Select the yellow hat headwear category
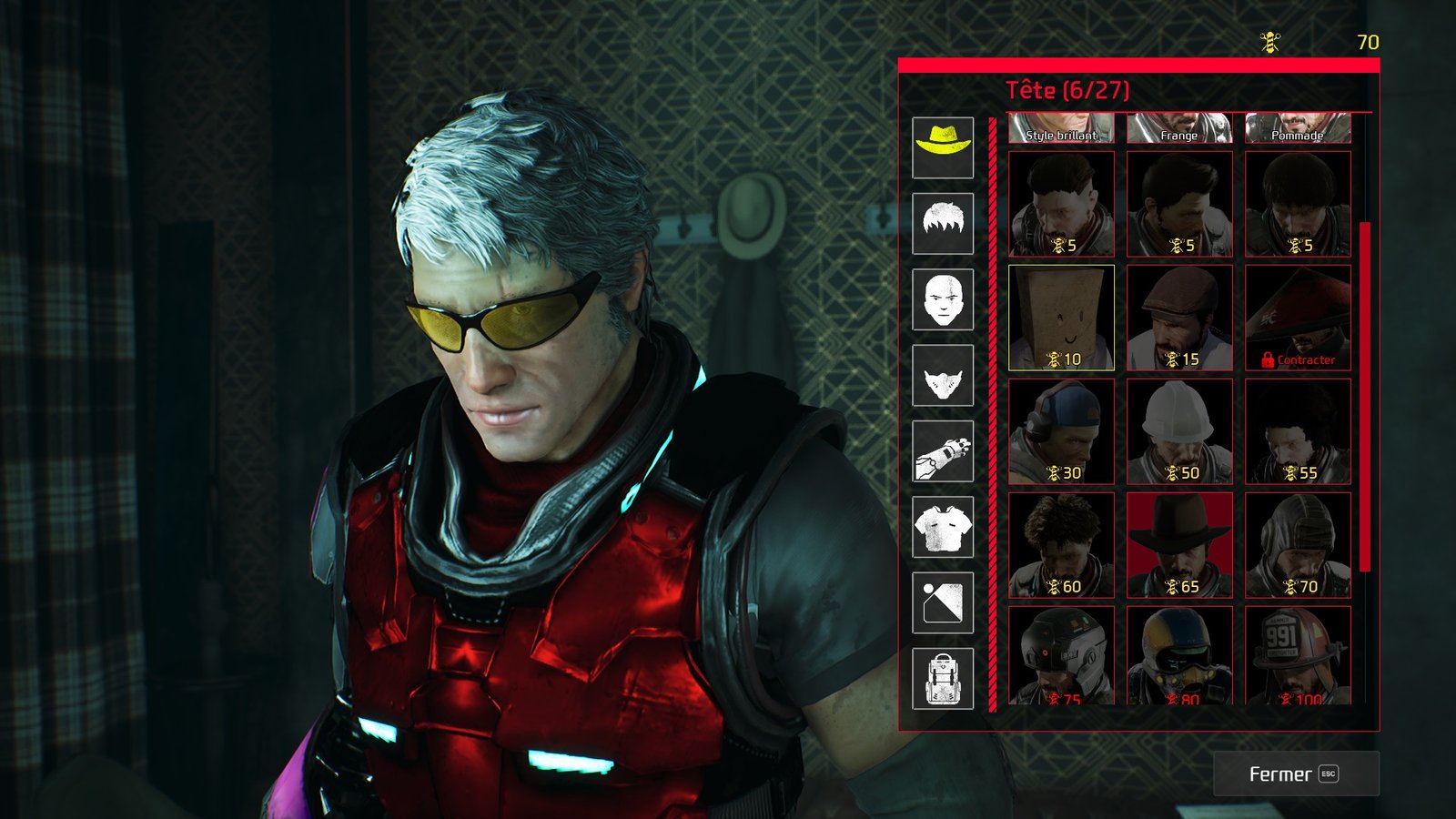Image resolution: width=1456 pixels, height=819 pixels. [943, 147]
